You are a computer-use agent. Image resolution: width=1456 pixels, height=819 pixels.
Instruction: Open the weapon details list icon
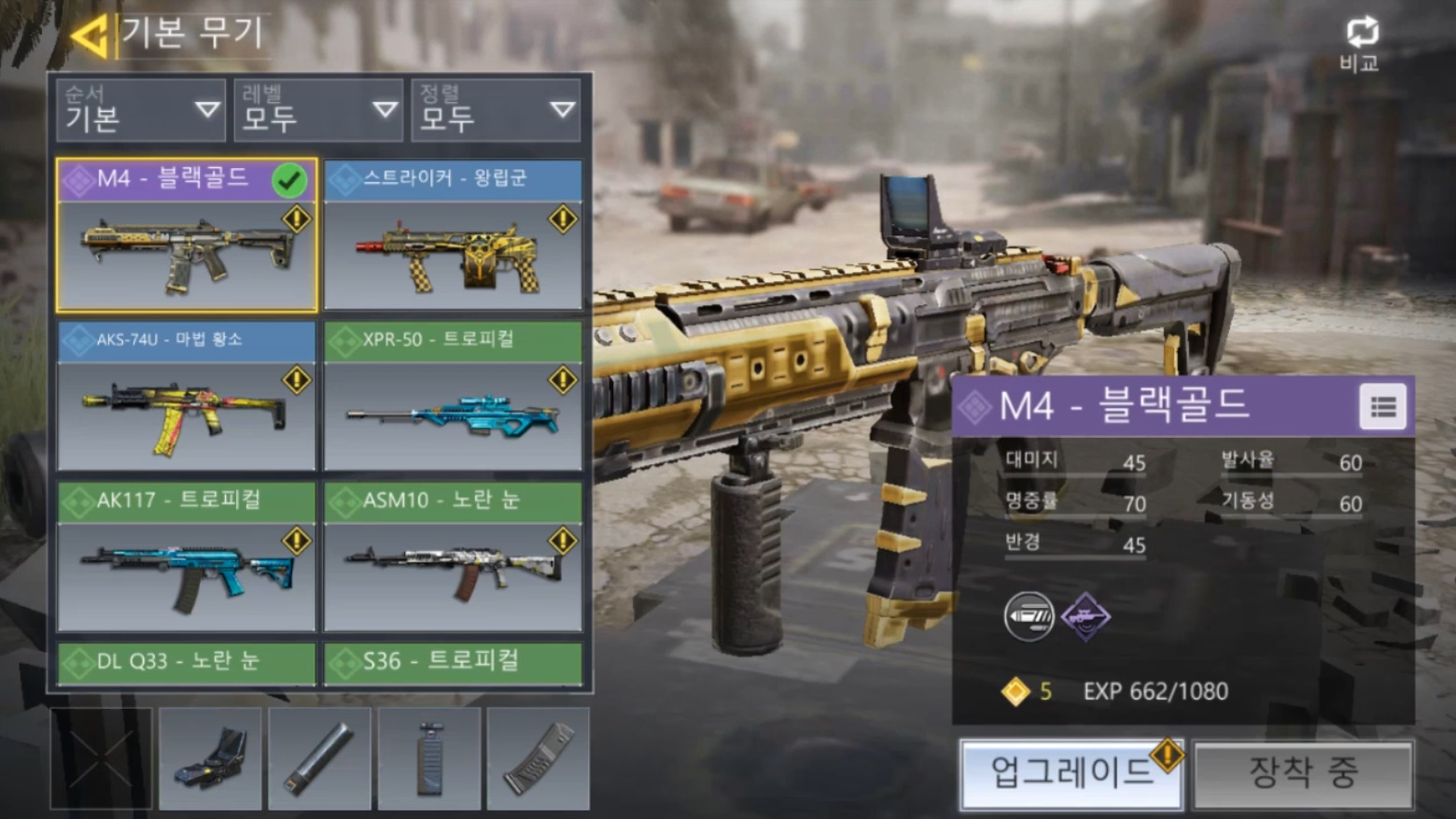[x=1382, y=407]
